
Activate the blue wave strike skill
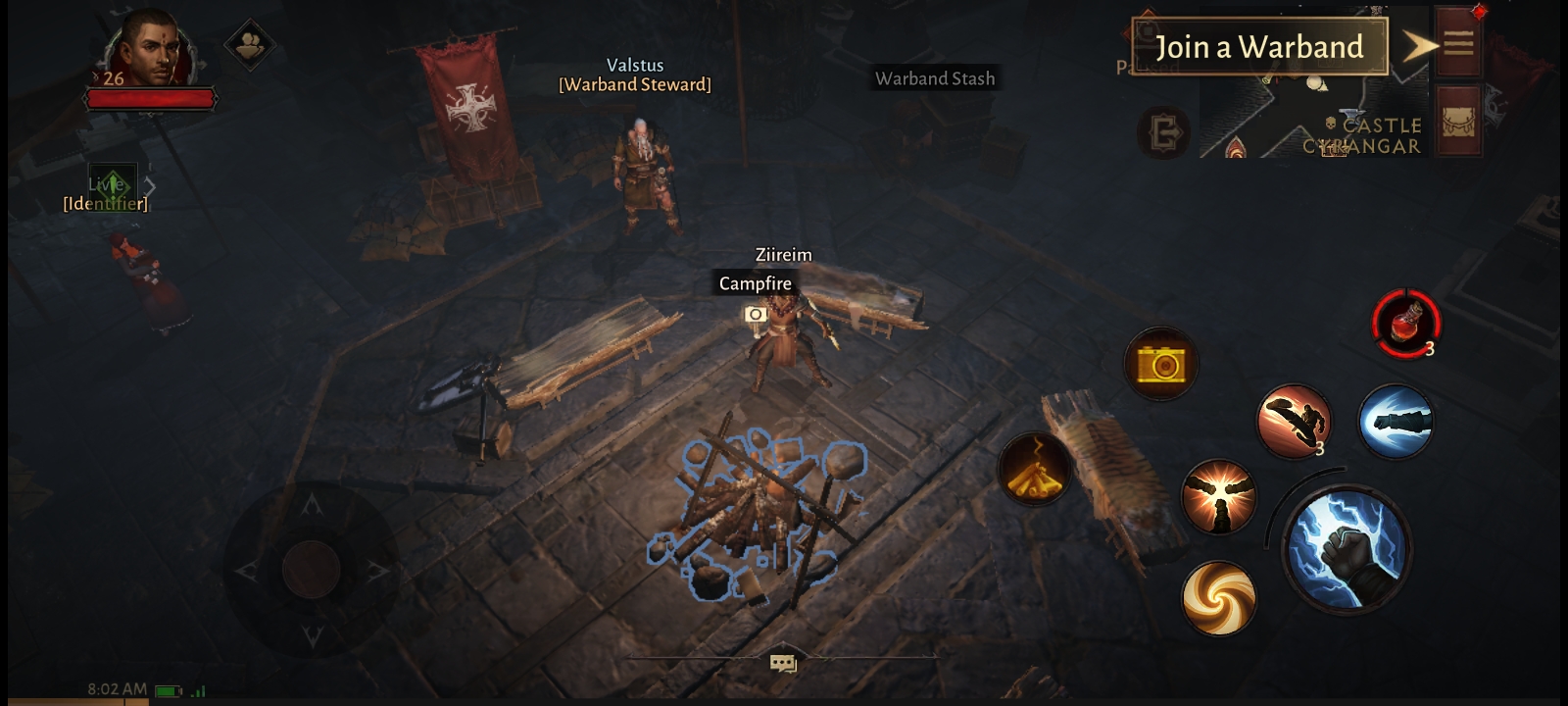(1396, 422)
